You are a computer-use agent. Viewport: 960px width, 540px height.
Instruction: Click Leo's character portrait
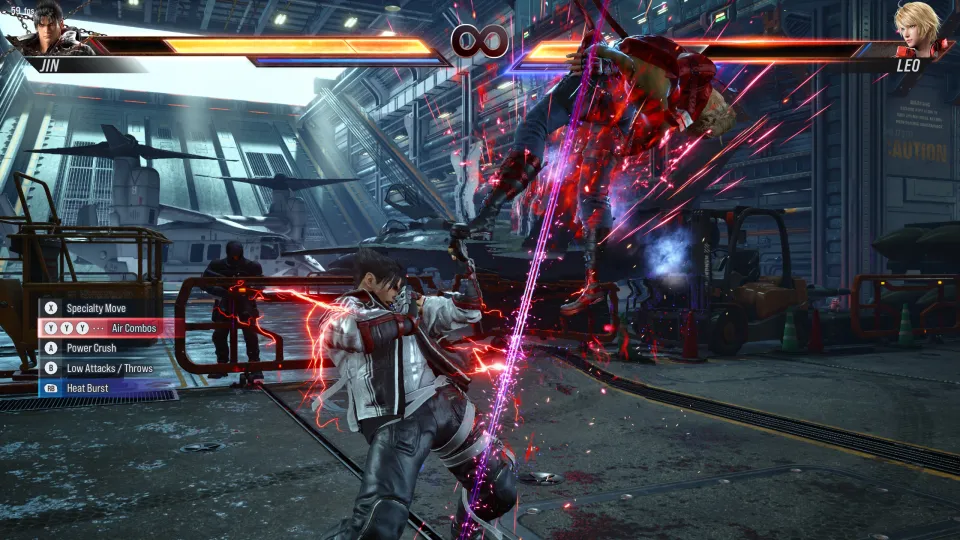(917, 30)
